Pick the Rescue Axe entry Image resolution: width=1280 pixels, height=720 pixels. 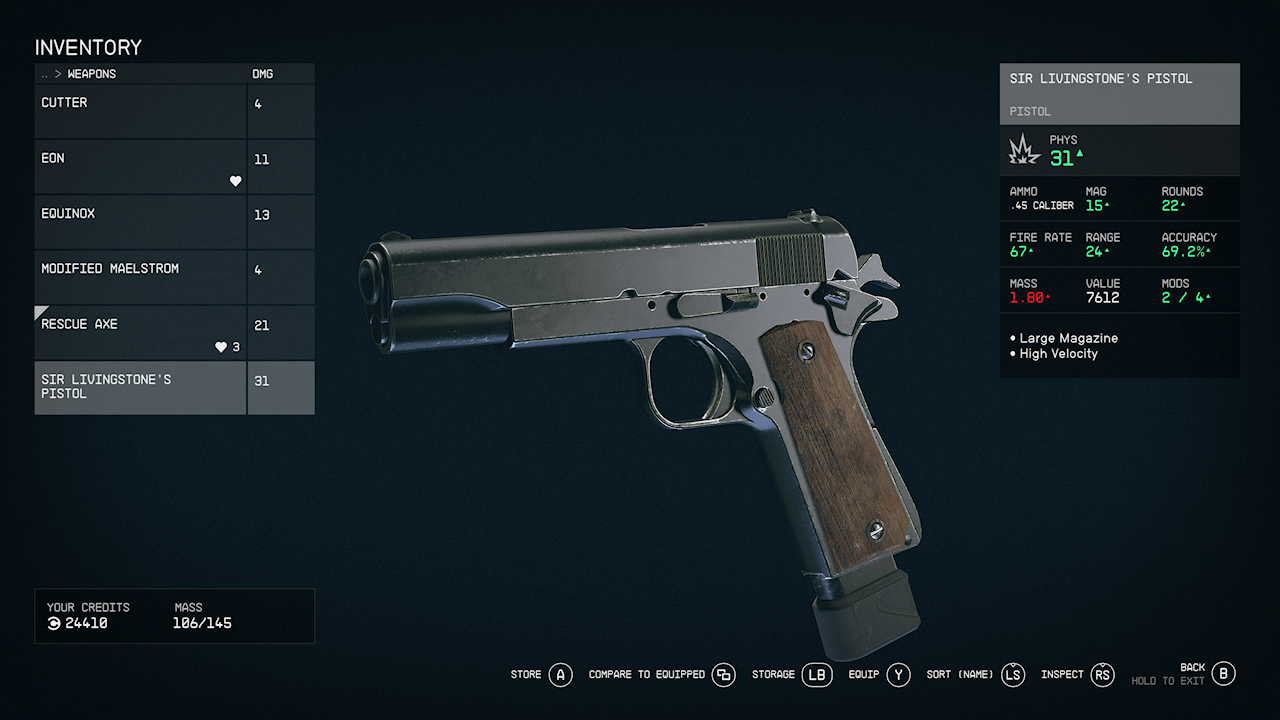tap(140, 332)
